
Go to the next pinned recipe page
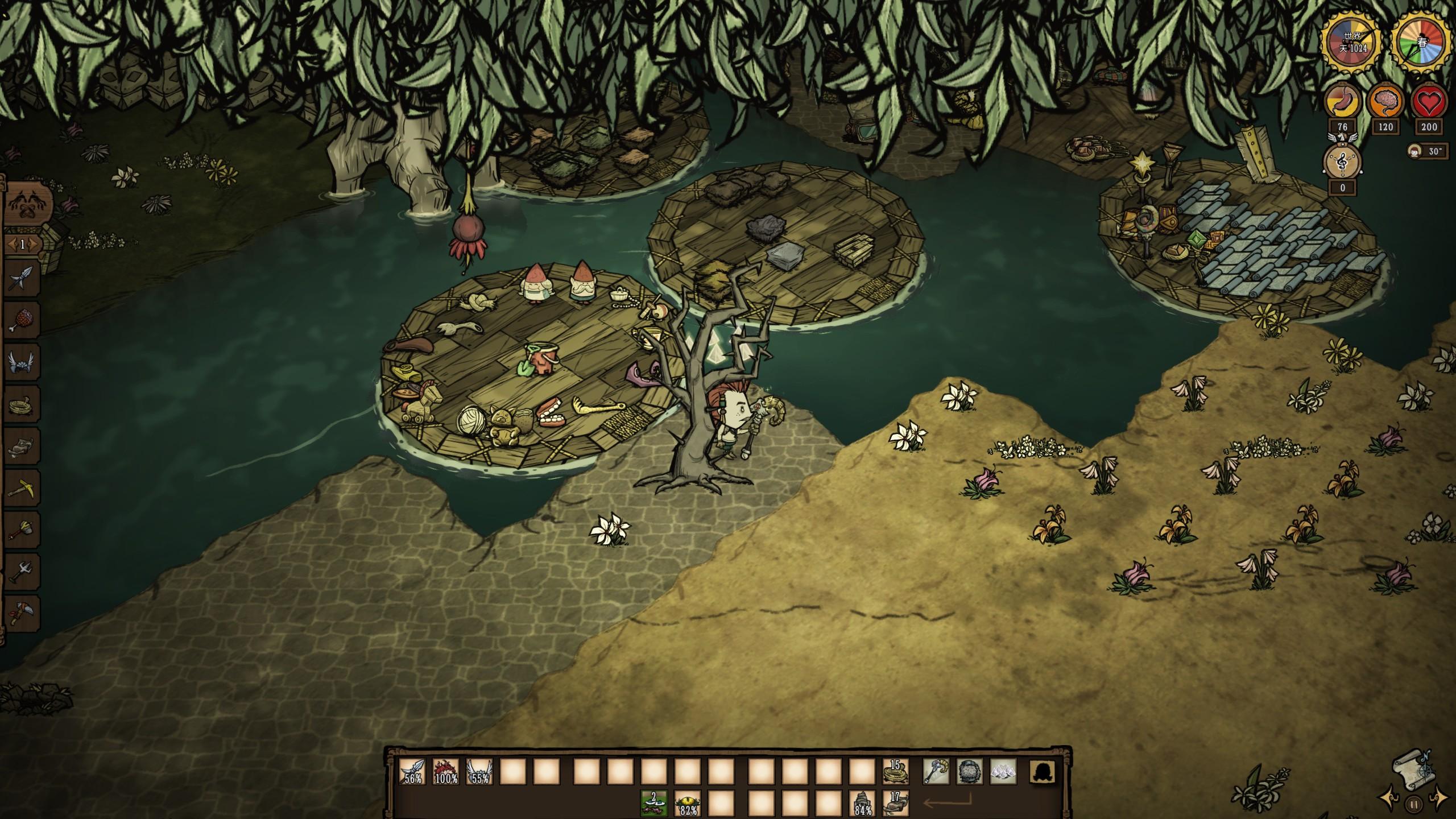point(34,245)
